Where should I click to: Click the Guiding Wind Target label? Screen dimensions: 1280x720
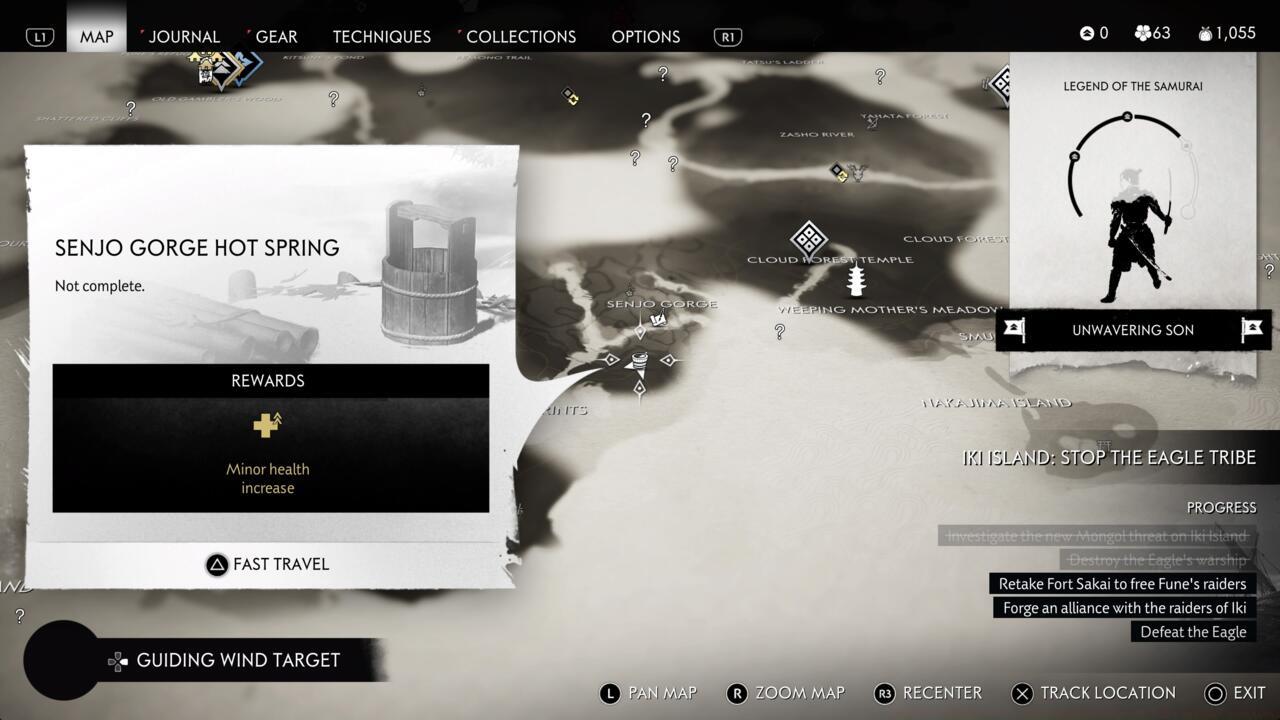point(238,660)
